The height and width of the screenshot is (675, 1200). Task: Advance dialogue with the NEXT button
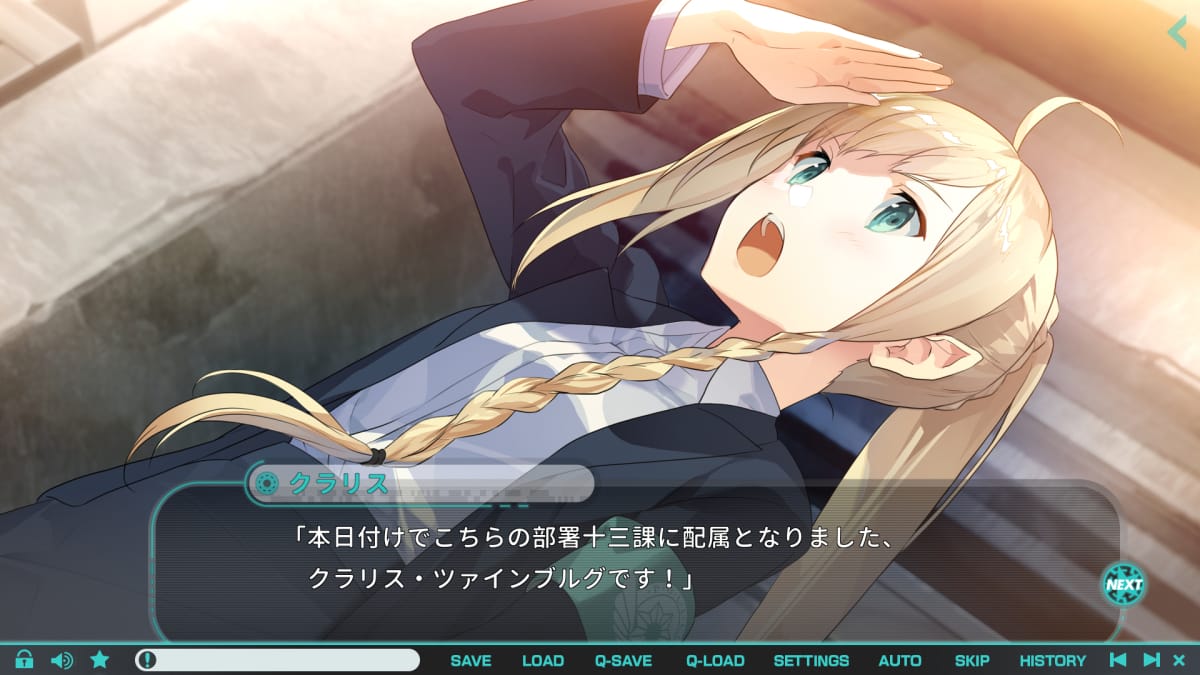[1124, 585]
